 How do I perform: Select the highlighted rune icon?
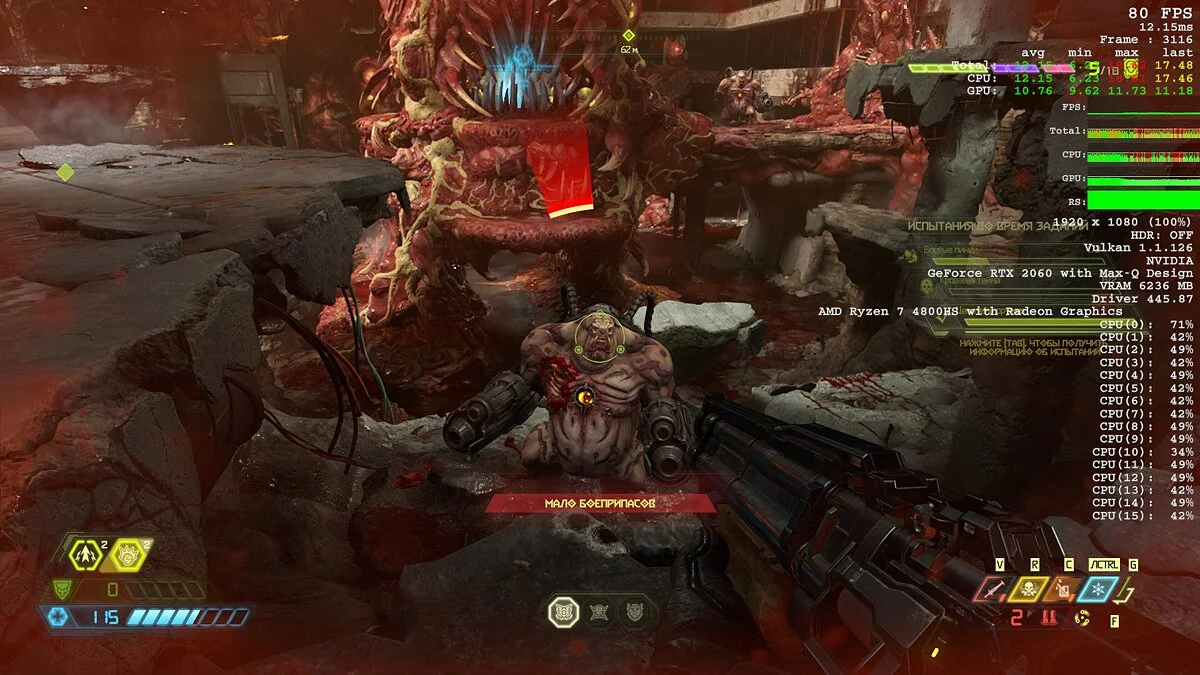pos(564,611)
